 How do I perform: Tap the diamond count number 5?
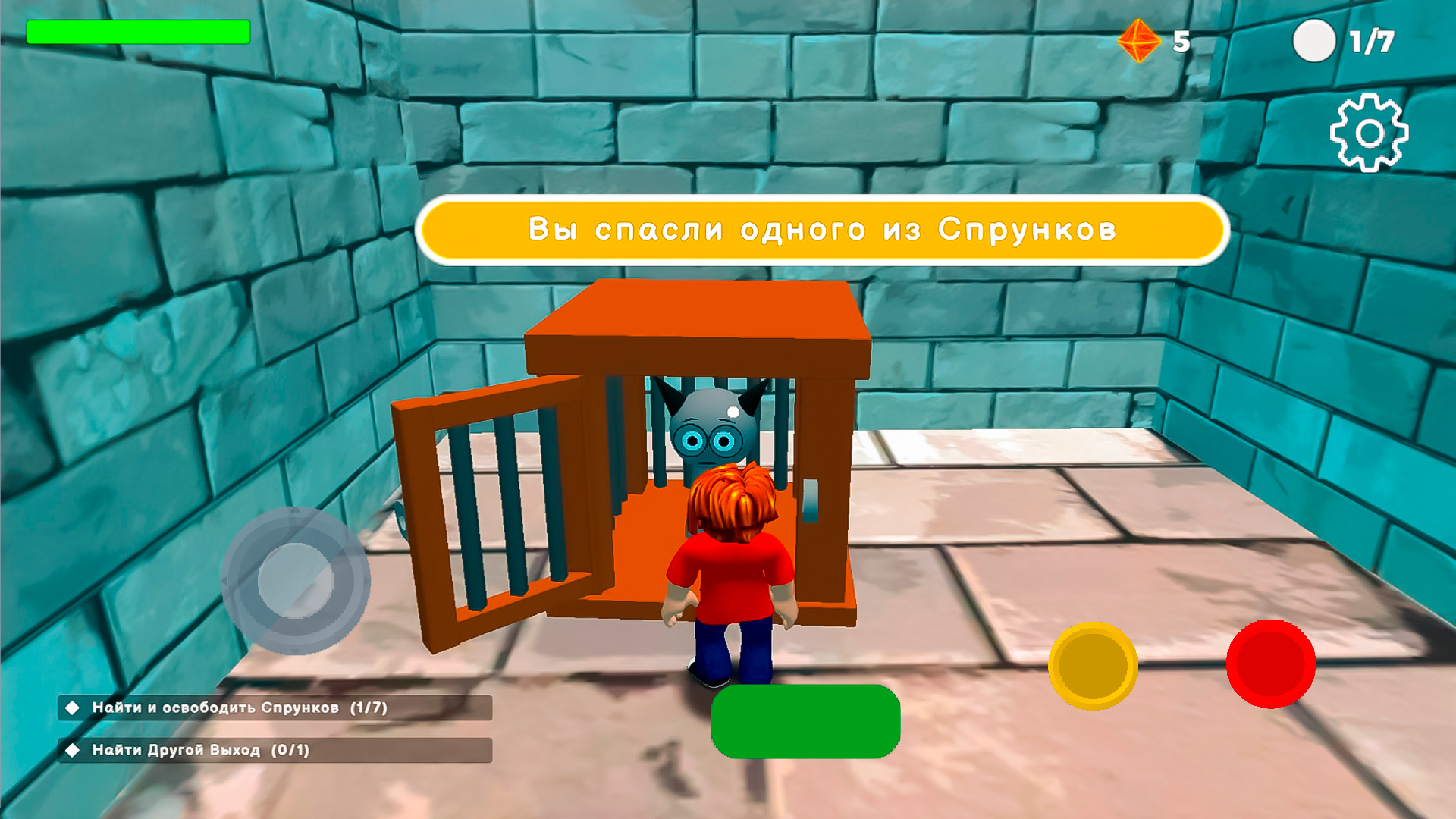tap(1181, 40)
